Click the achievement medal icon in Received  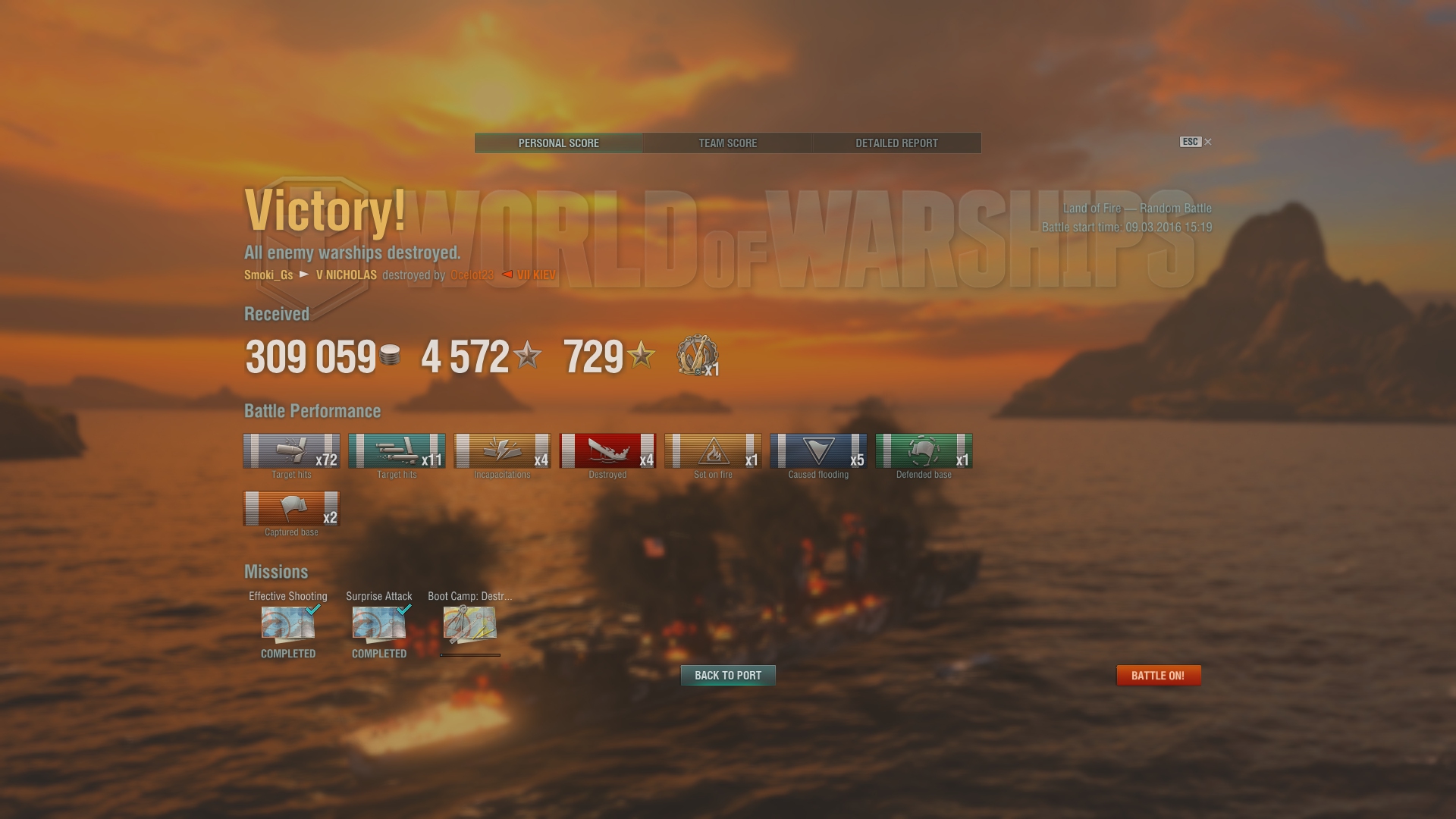pos(696,356)
